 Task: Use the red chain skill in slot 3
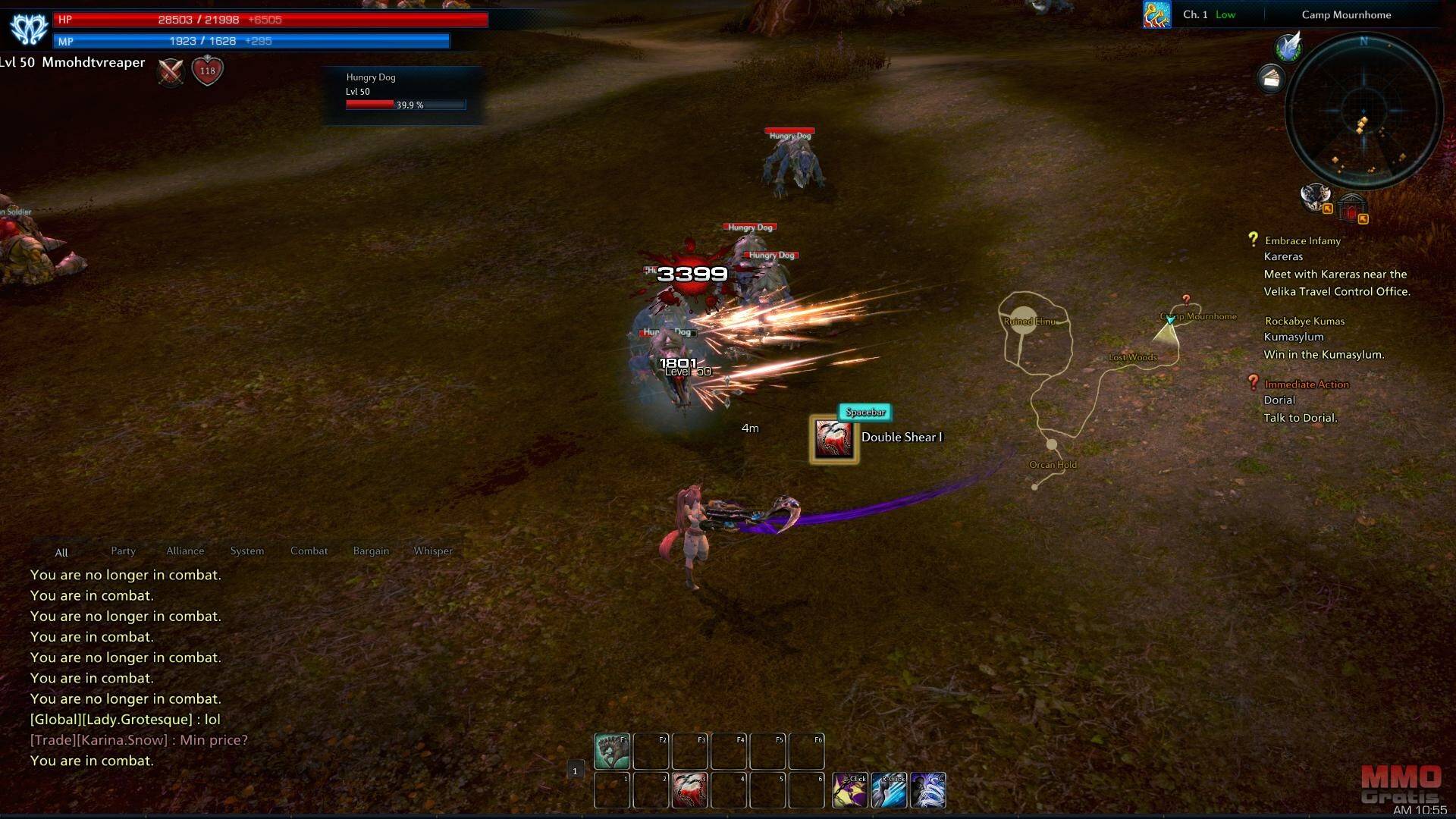coord(689,790)
